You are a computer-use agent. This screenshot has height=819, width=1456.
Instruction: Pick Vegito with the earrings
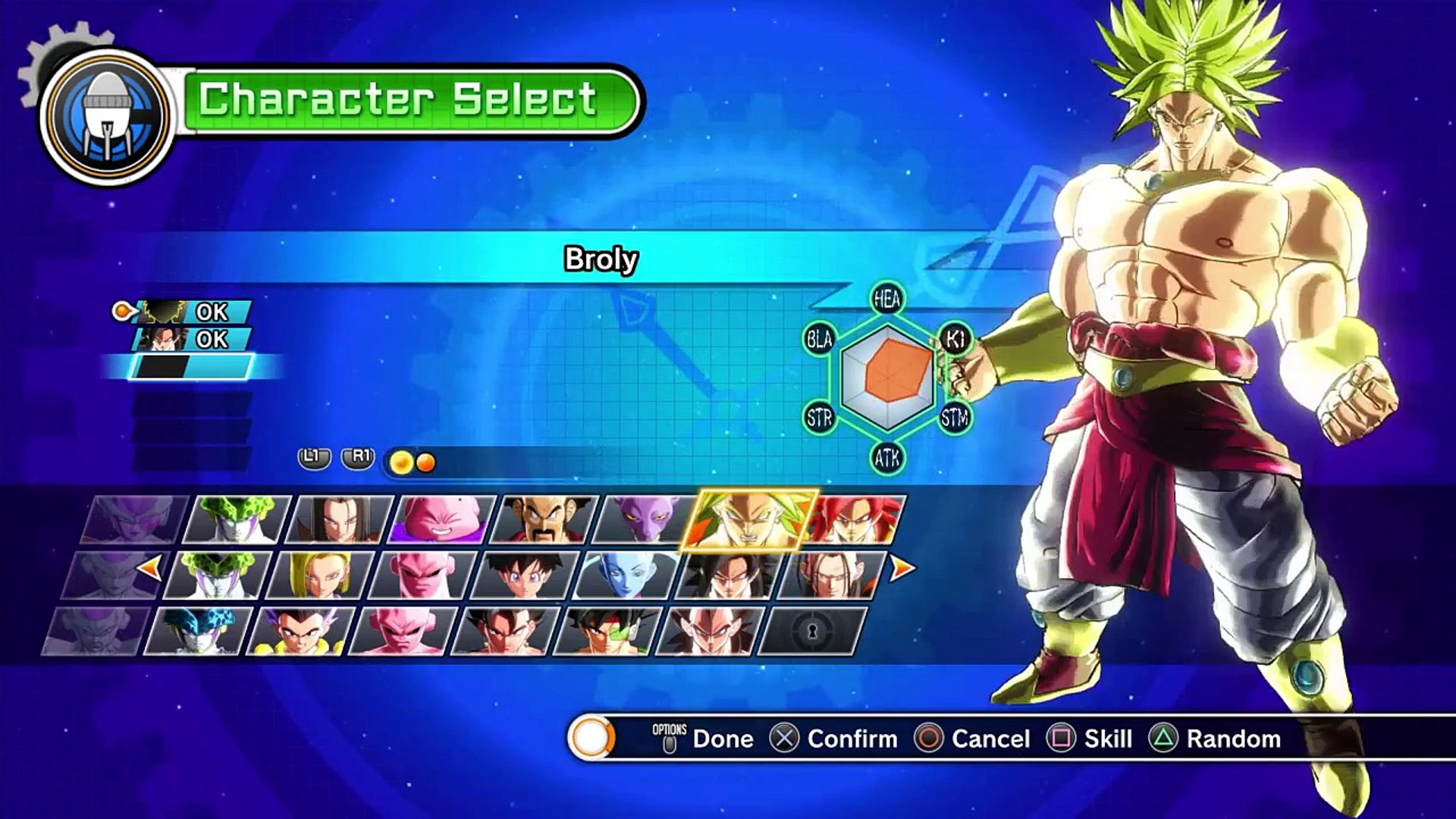tap(506, 631)
